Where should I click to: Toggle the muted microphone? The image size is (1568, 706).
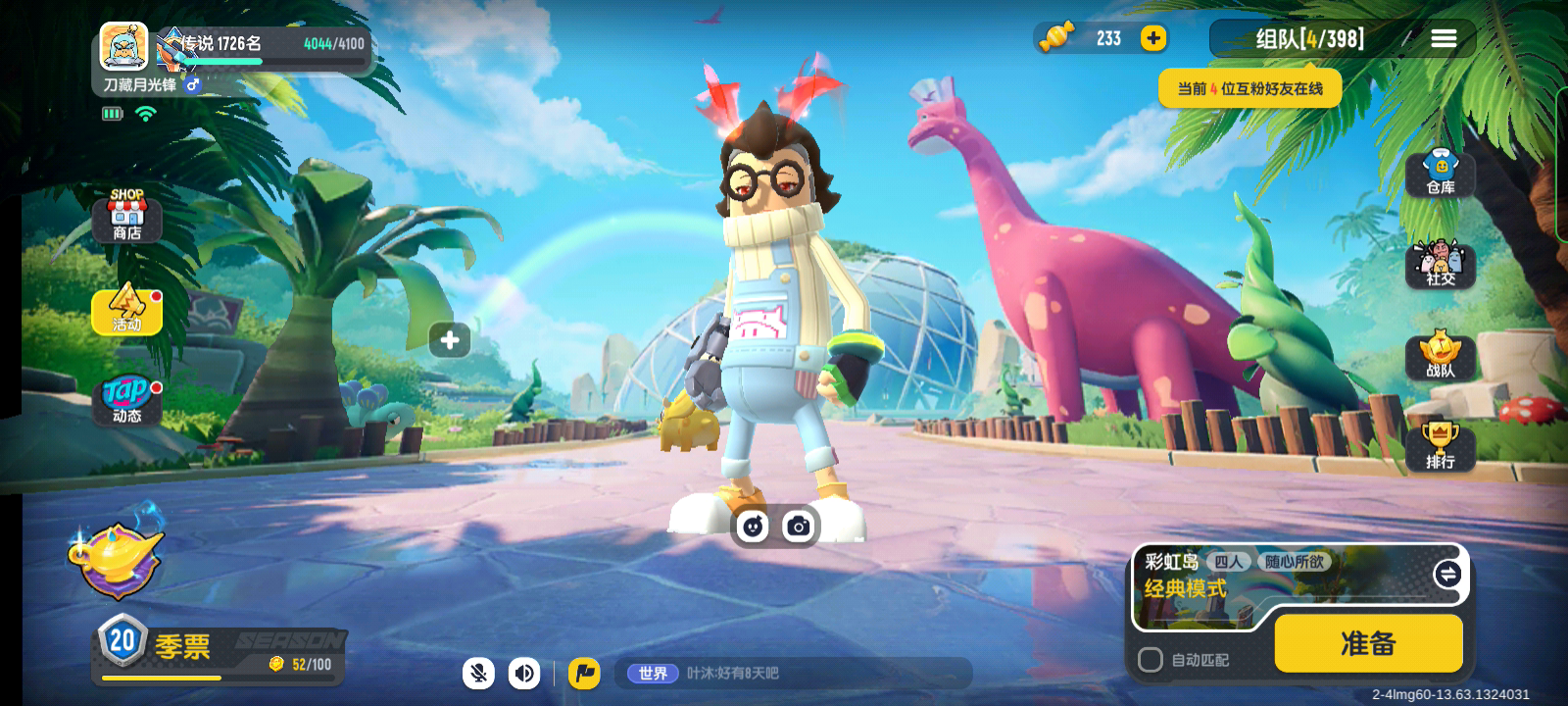point(478,673)
